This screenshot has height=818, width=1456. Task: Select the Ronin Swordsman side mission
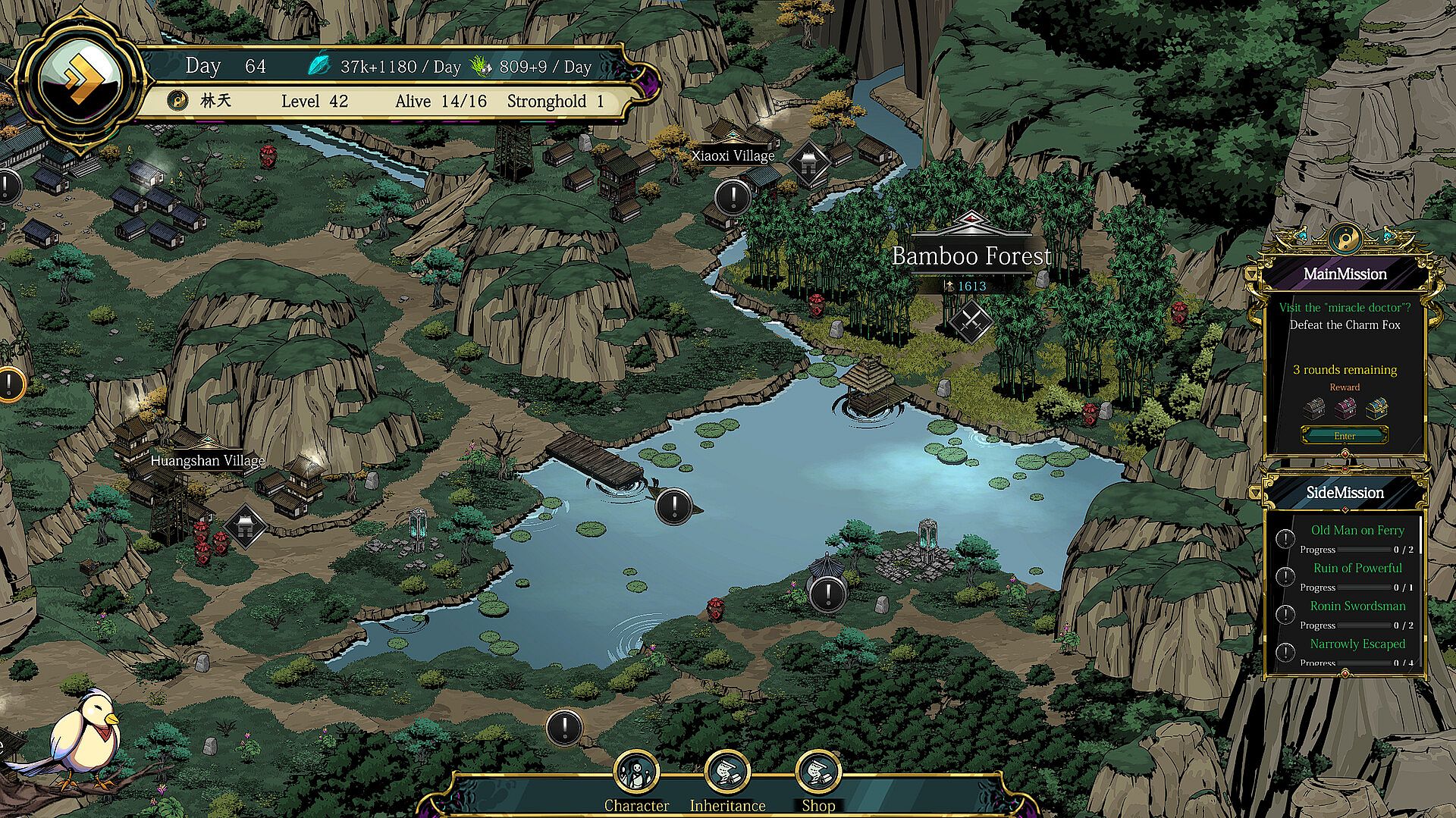(x=1357, y=606)
